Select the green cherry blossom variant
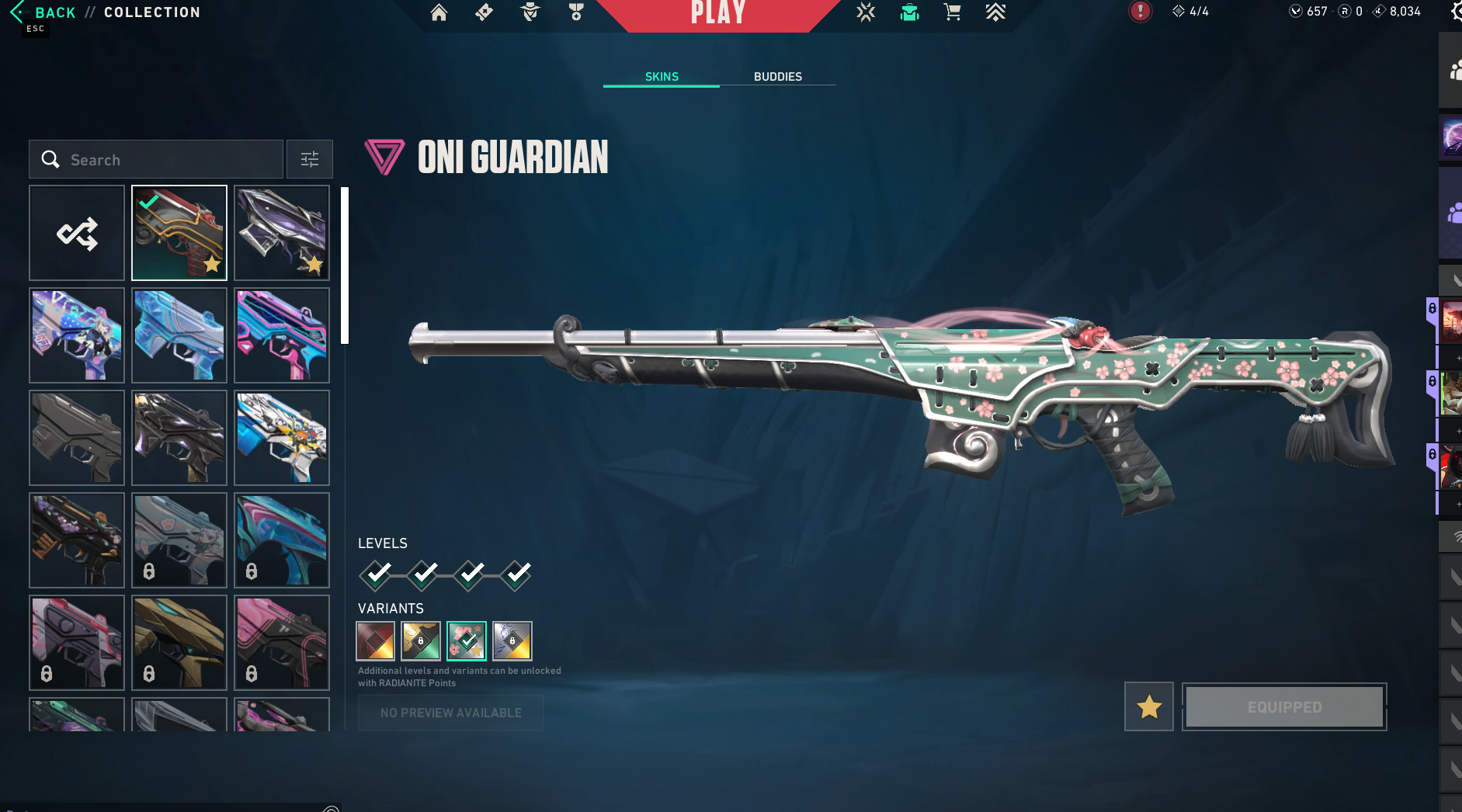1462x812 pixels. (467, 640)
